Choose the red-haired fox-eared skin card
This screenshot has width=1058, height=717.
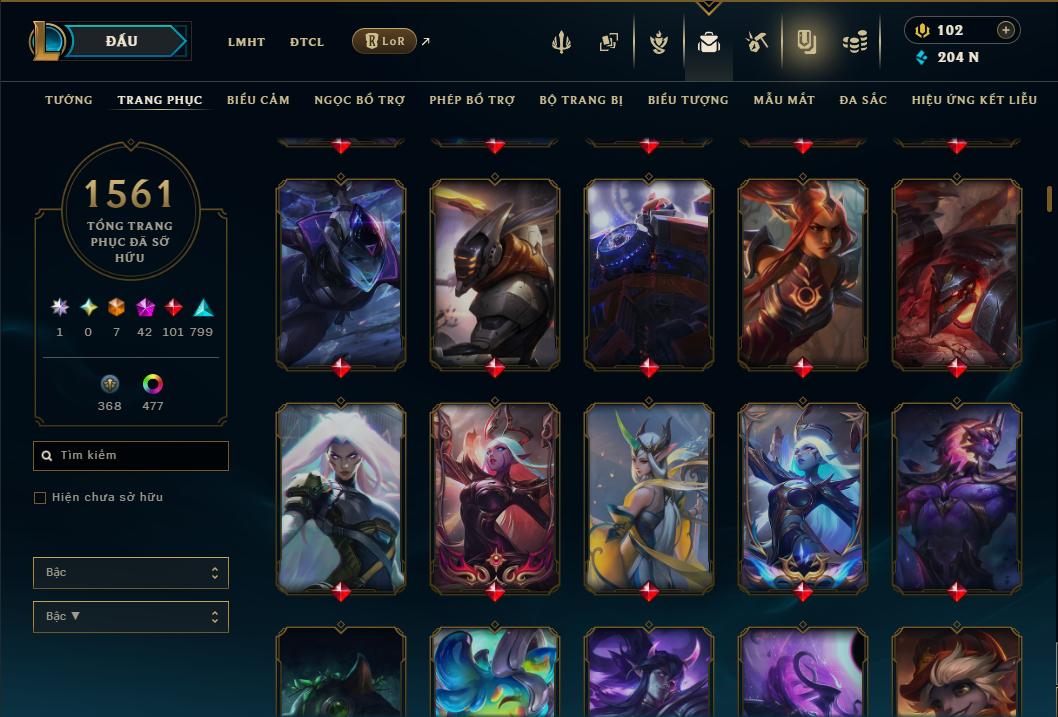tap(803, 272)
